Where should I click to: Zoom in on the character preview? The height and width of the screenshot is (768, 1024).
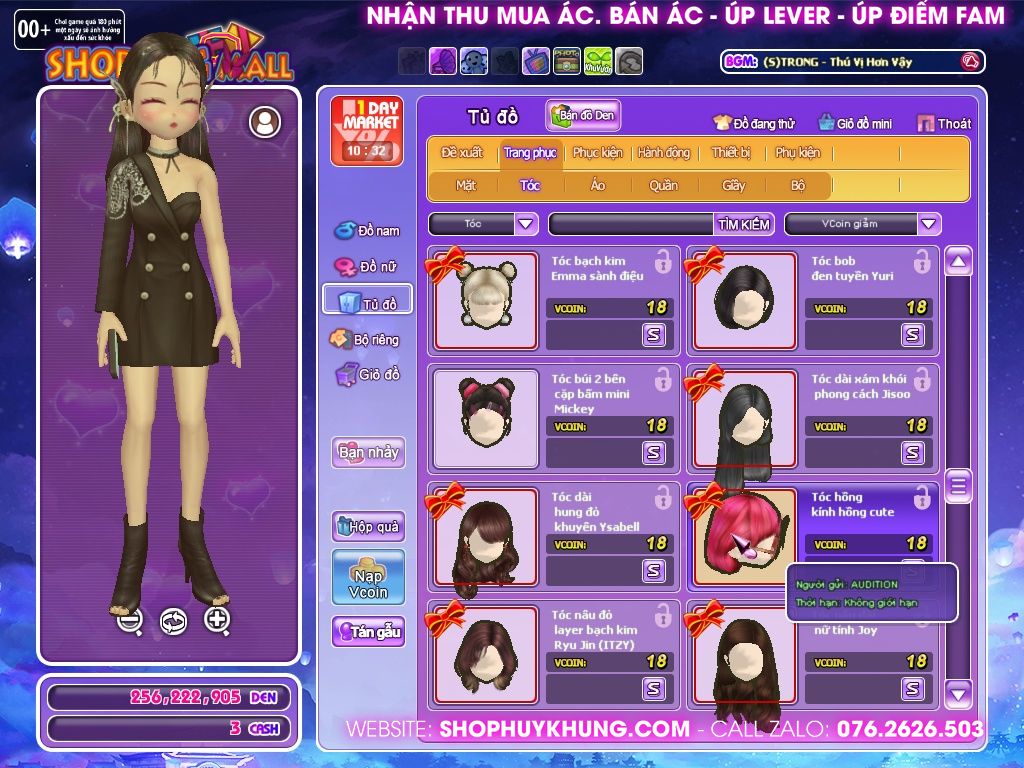click(x=218, y=620)
